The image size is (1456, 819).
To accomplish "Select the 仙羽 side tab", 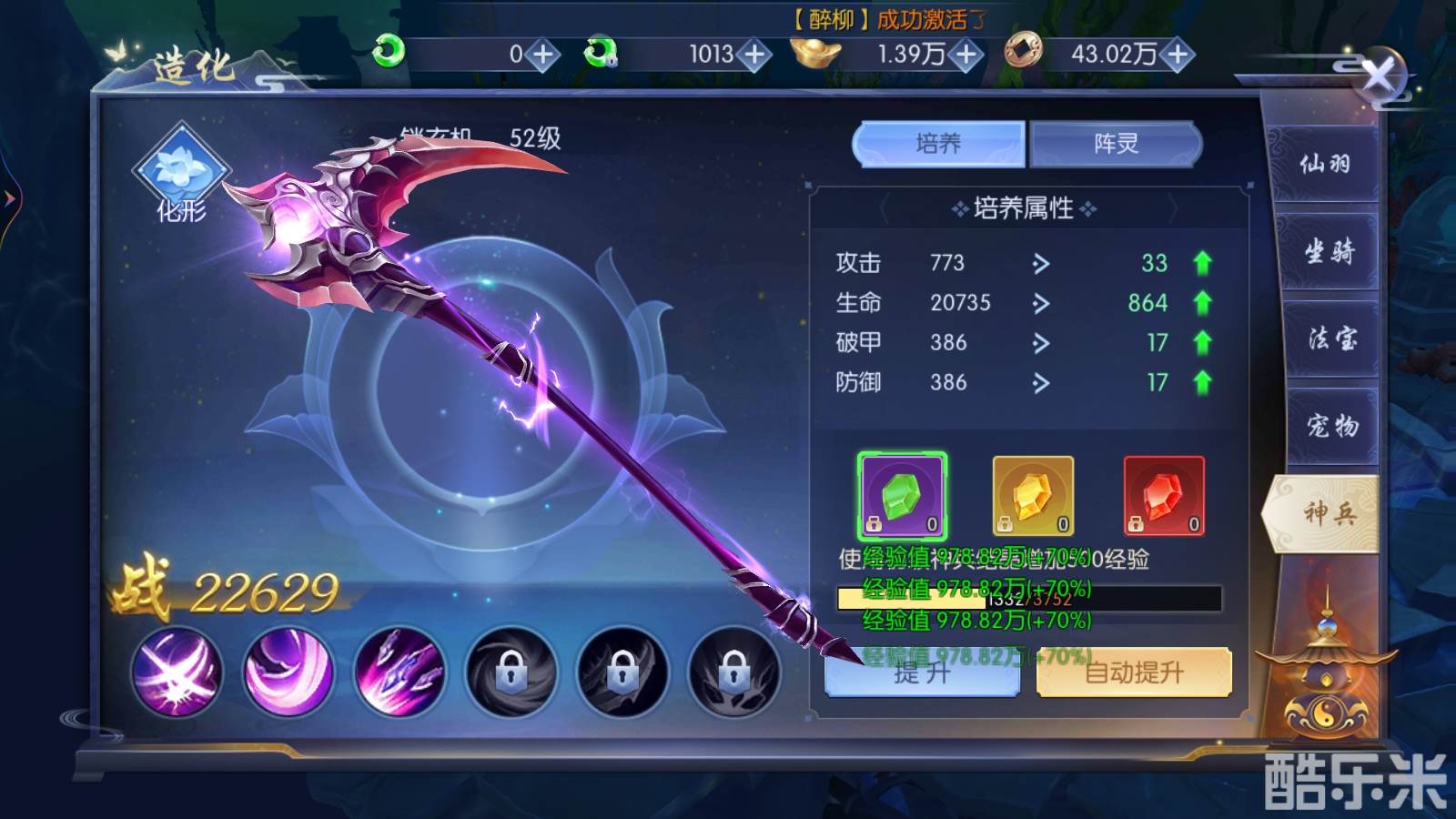I will click(x=1324, y=164).
